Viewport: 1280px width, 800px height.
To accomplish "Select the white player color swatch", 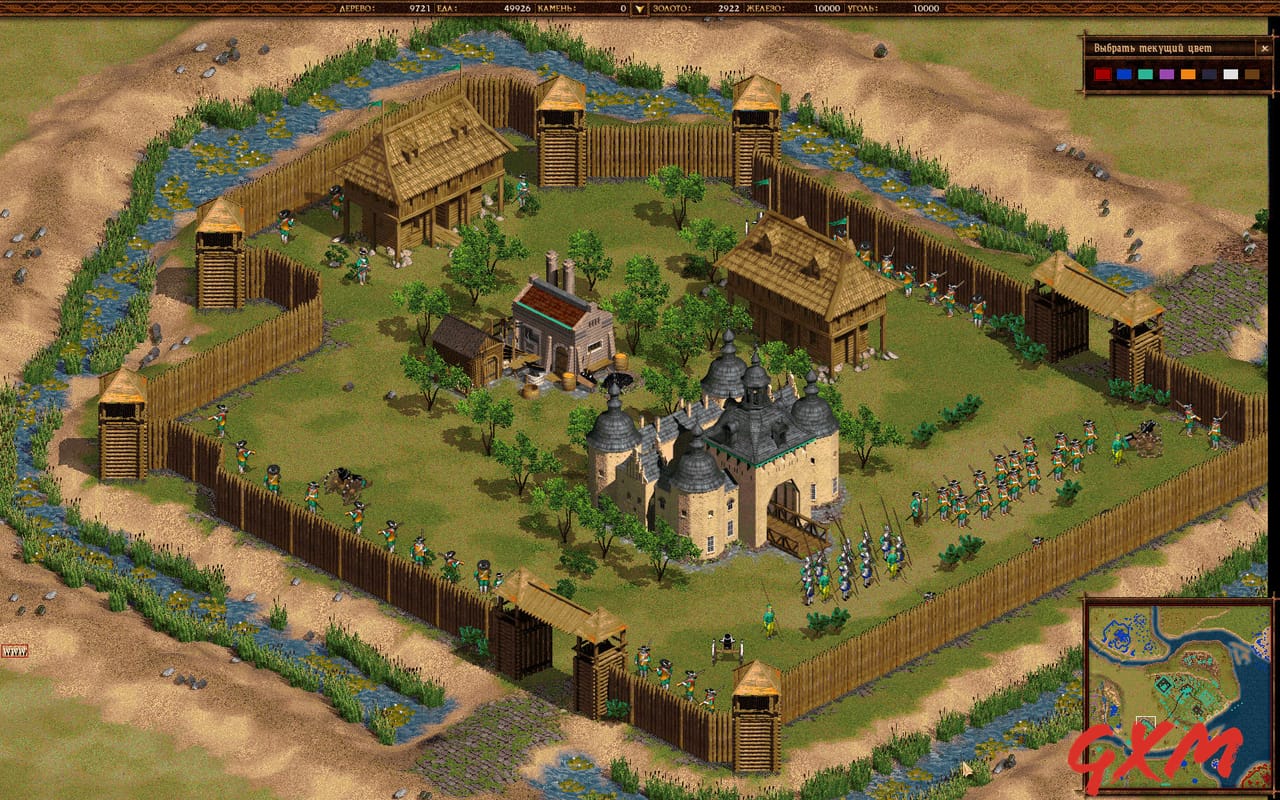I will [1231, 74].
